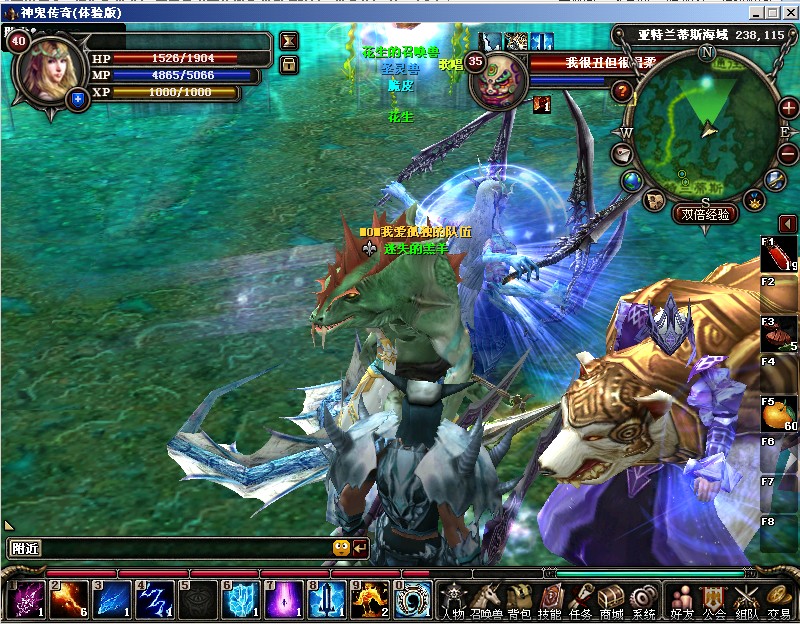
Task: Open the 公会 guild panel
Action: click(x=714, y=599)
